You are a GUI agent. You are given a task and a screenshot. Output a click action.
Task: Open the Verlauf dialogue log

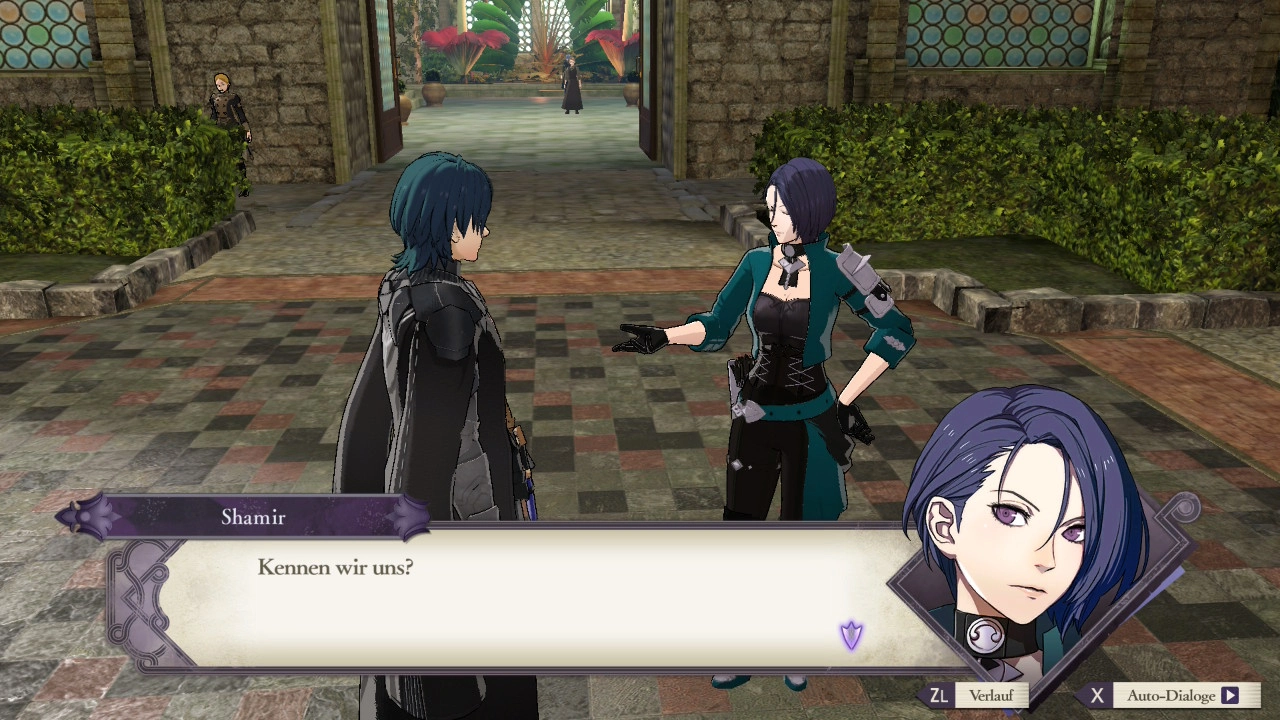[977, 695]
